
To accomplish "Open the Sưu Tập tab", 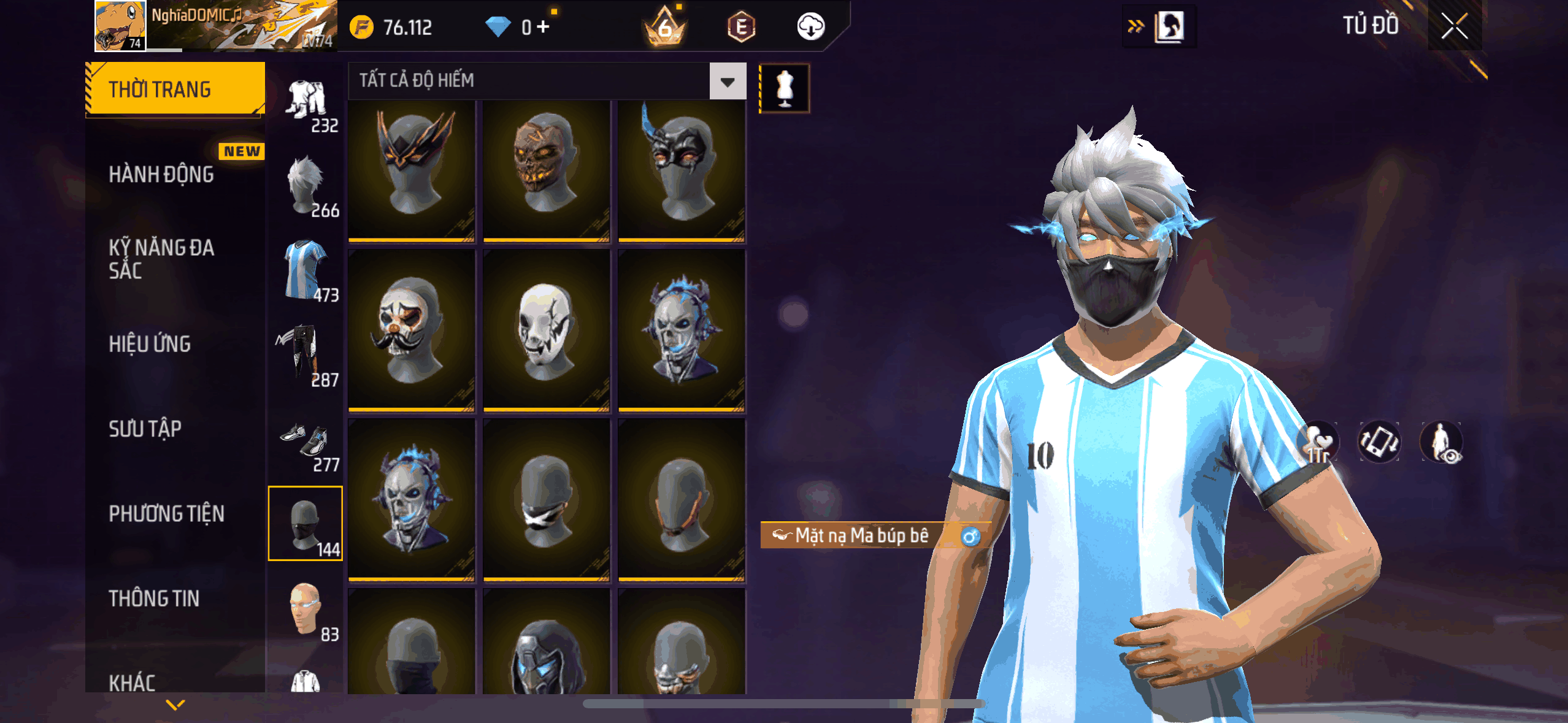I will click(x=145, y=429).
